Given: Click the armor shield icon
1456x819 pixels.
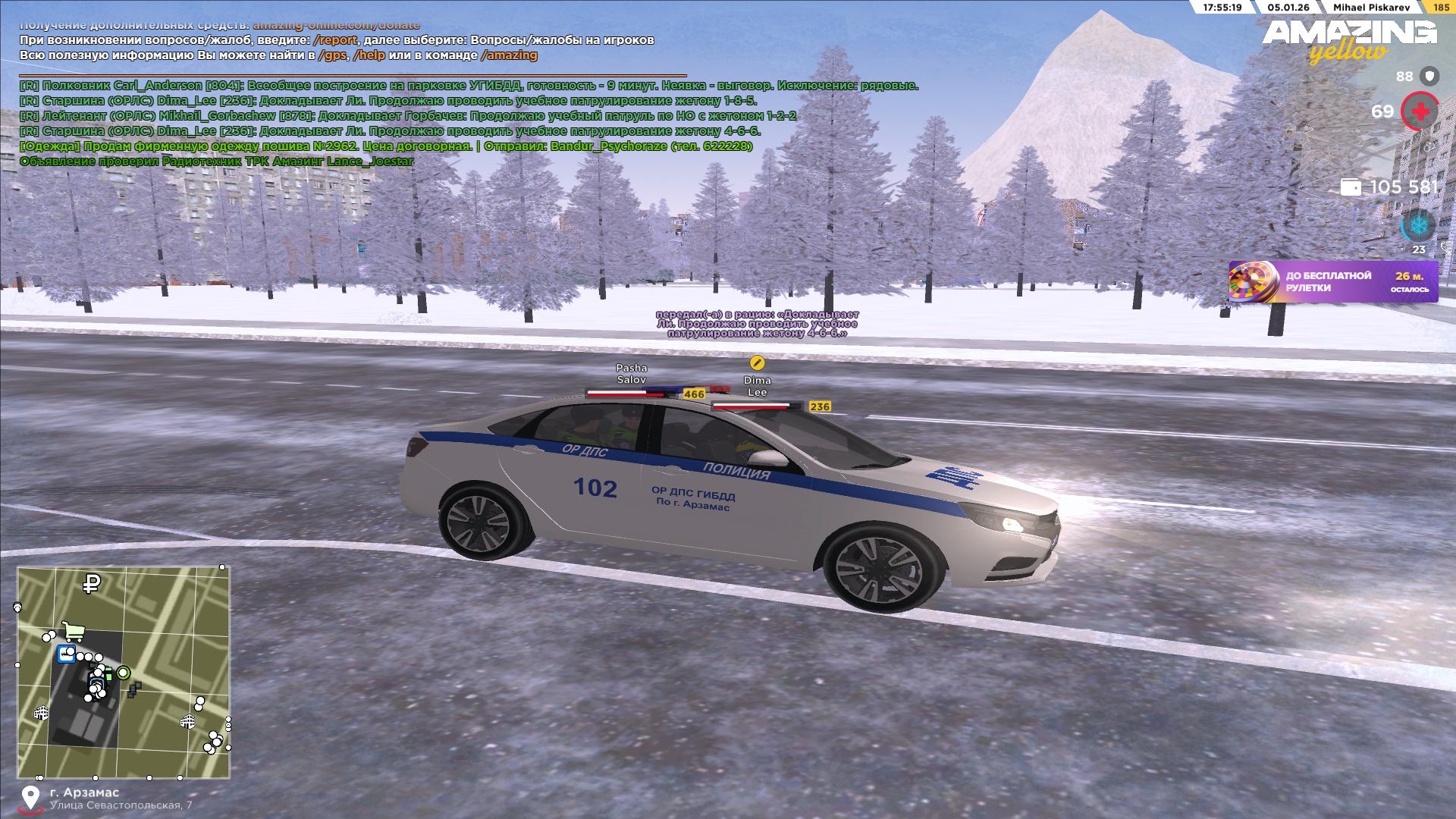Looking at the screenshot, I should point(1429,76).
